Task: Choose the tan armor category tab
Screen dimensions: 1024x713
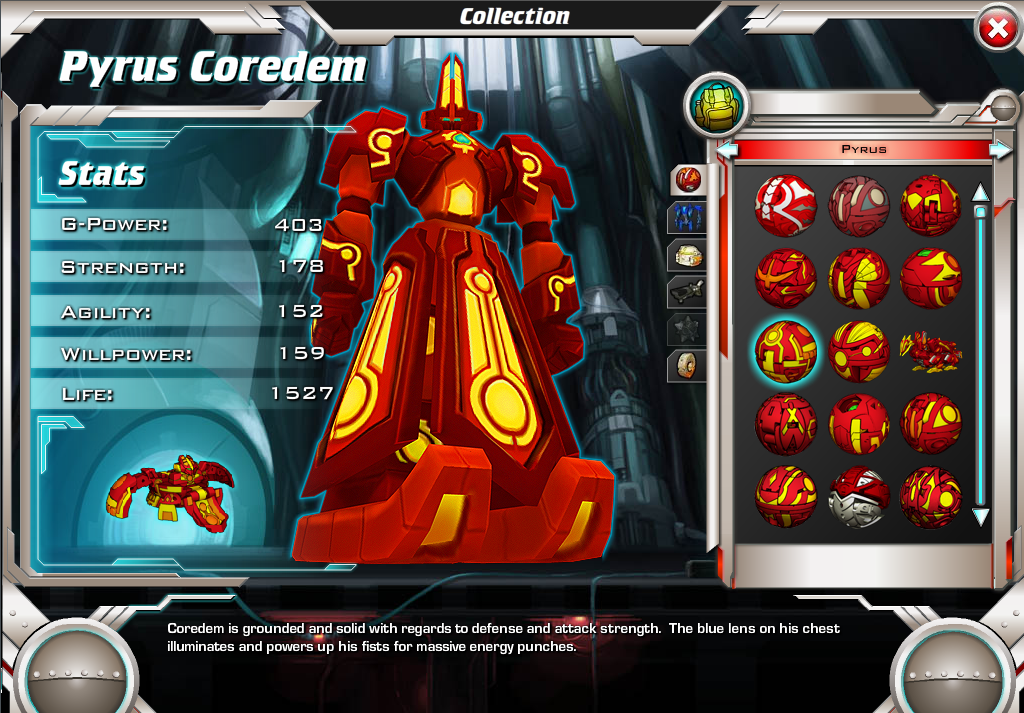Action: (688, 254)
